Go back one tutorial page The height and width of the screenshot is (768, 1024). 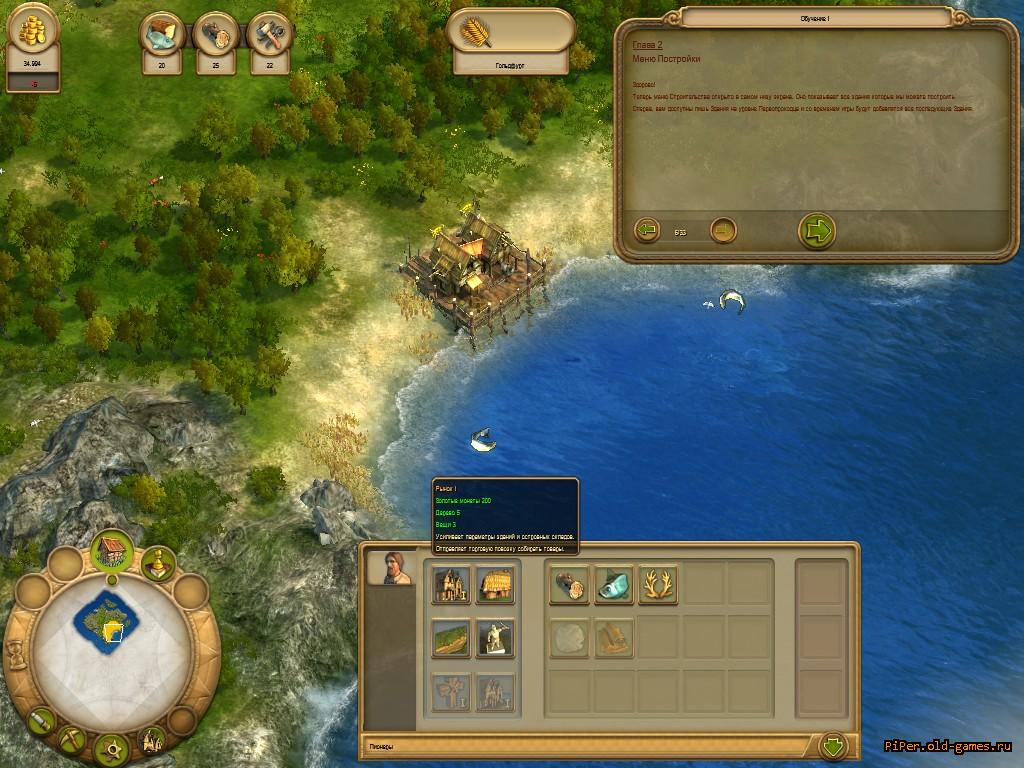pyautogui.click(x=647, y=231)
